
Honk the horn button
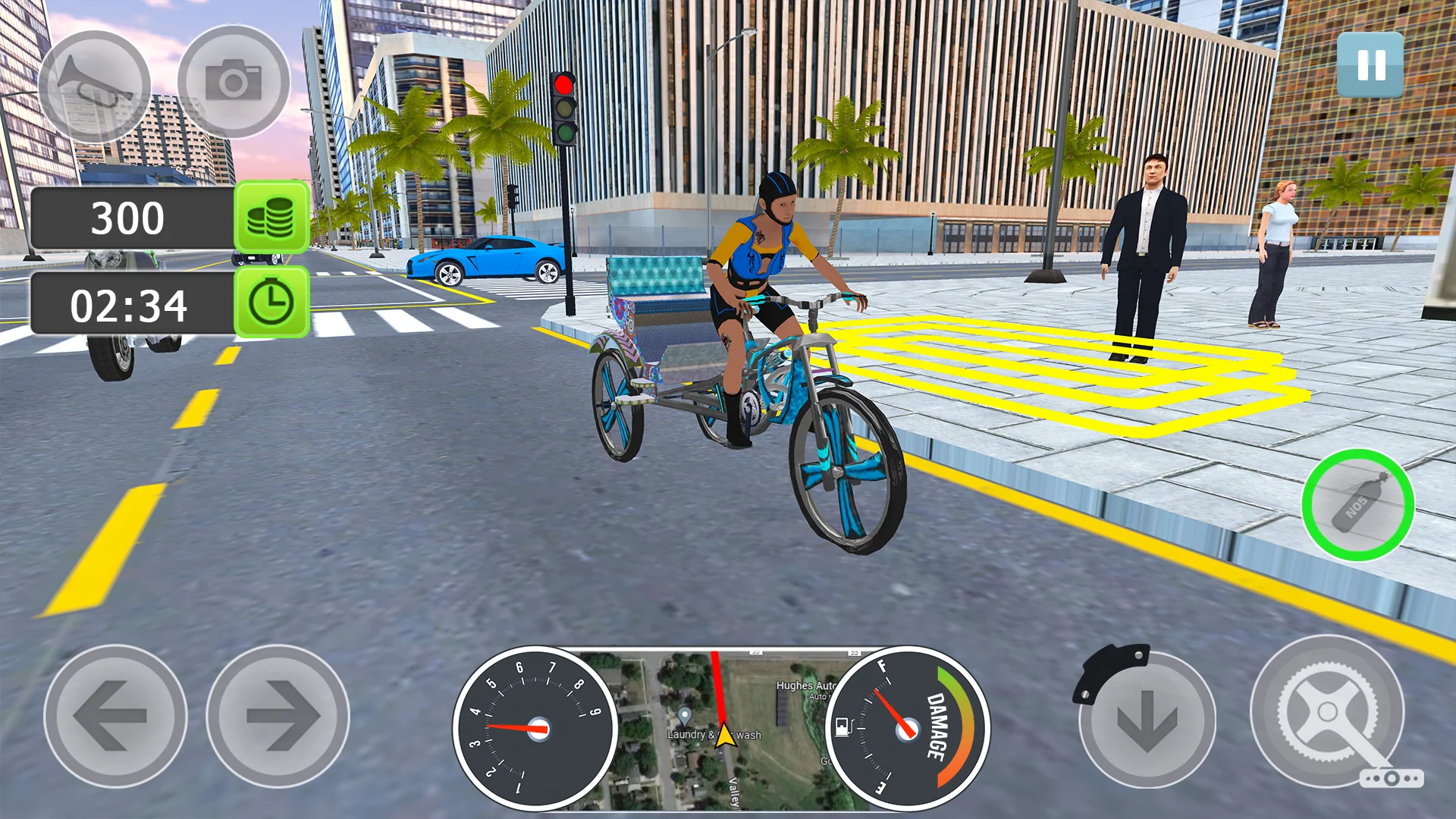click(x=94, y=86)
